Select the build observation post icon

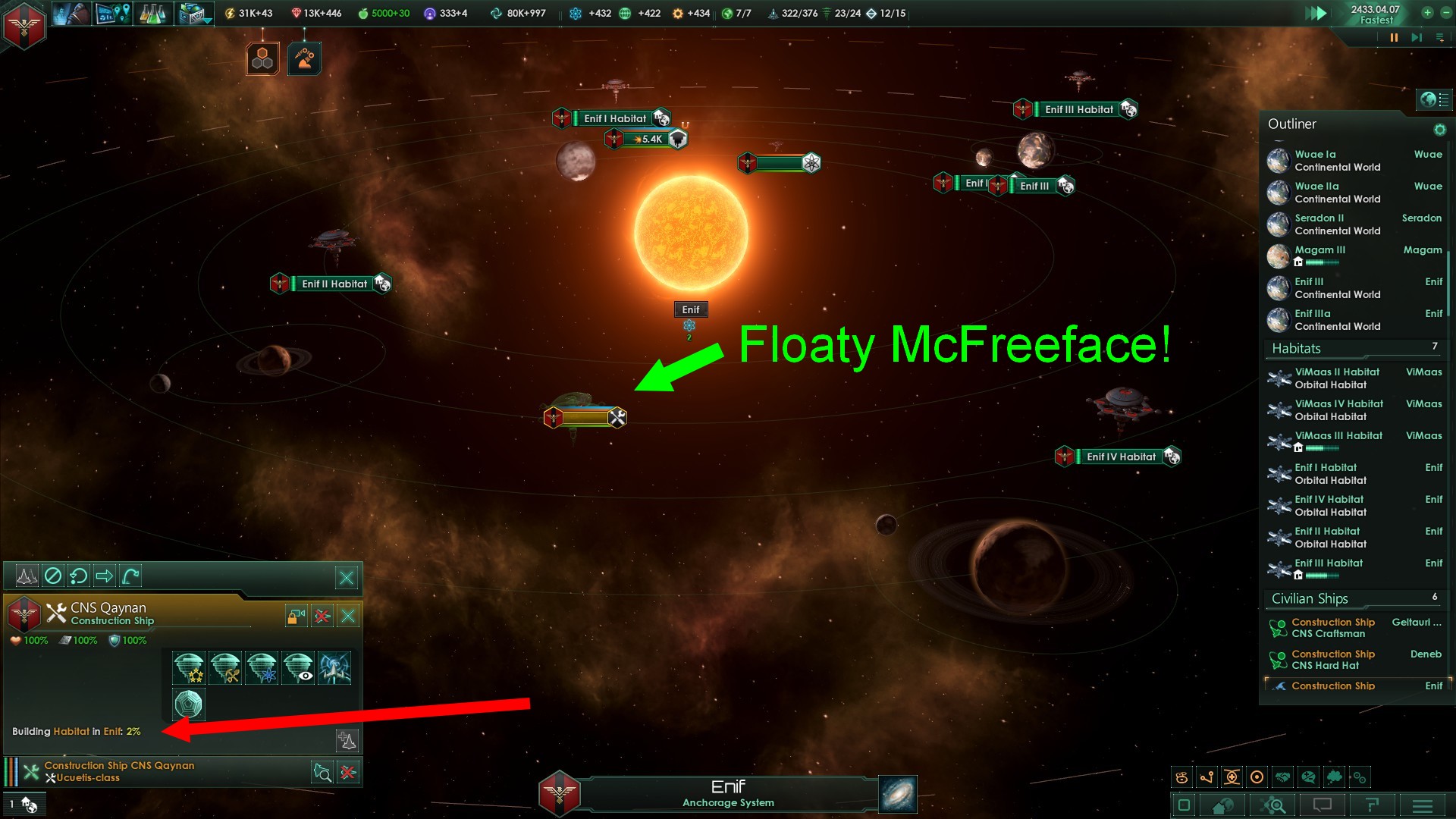(x=297, y=668)
